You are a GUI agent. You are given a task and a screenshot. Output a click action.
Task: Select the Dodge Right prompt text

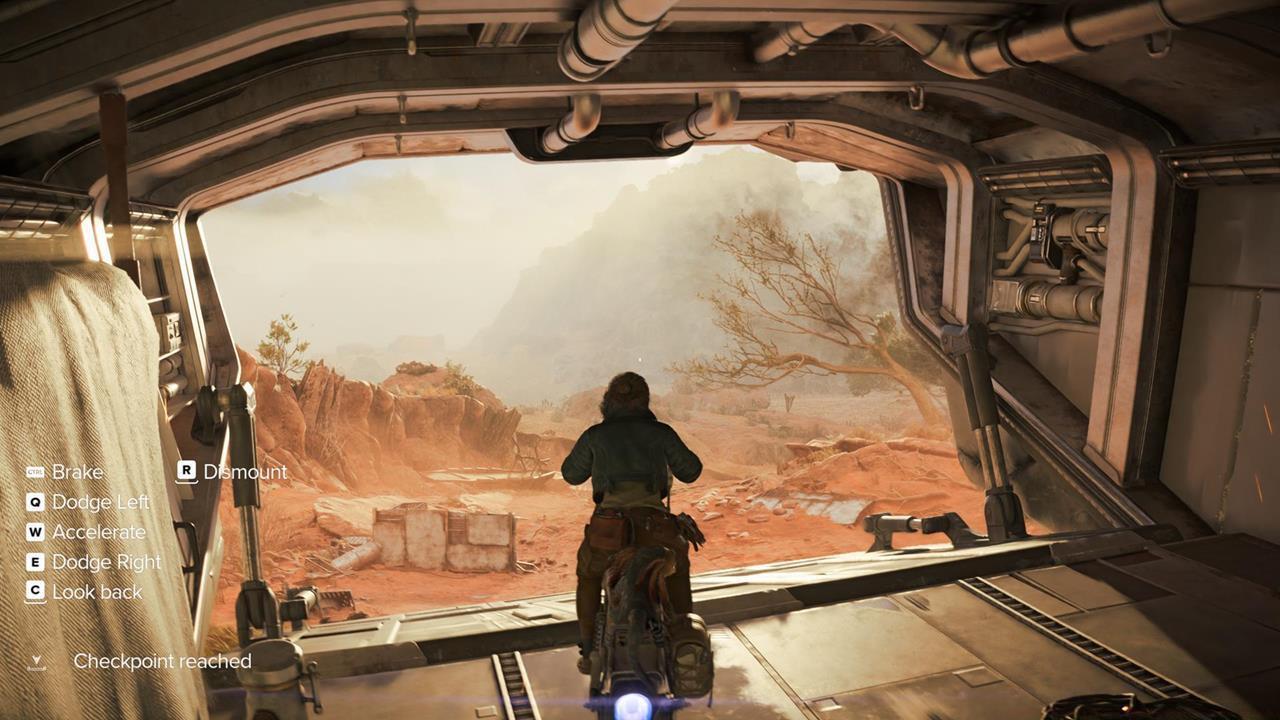[106, 562]
